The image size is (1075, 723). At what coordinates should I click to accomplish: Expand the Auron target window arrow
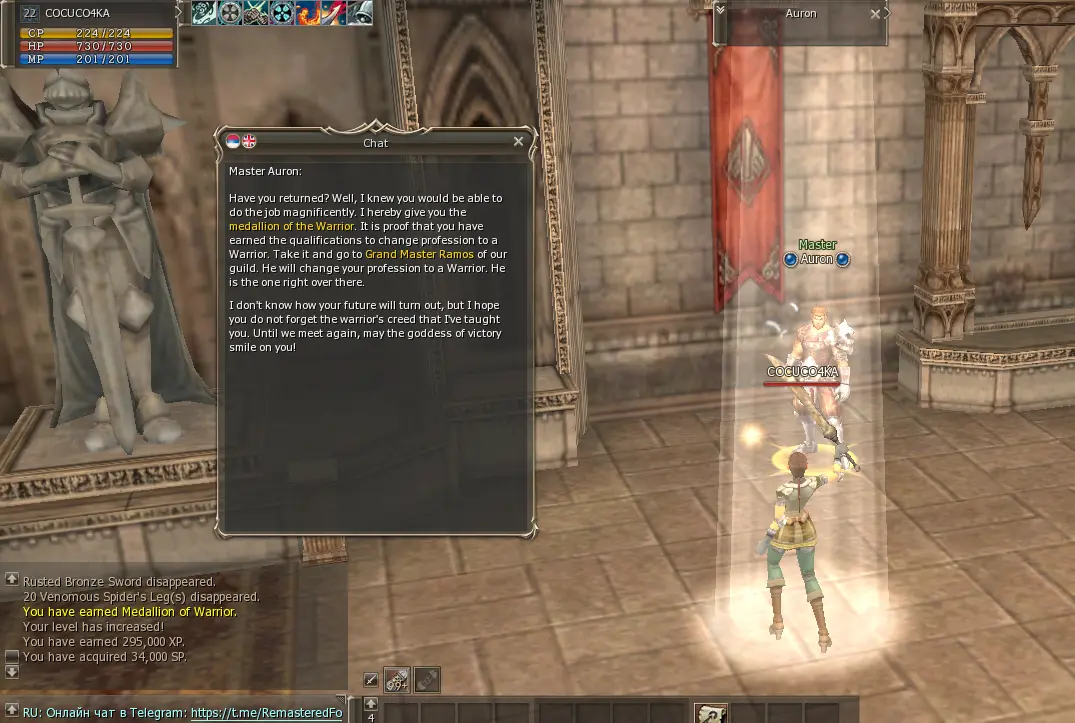[x=721, y=10]
